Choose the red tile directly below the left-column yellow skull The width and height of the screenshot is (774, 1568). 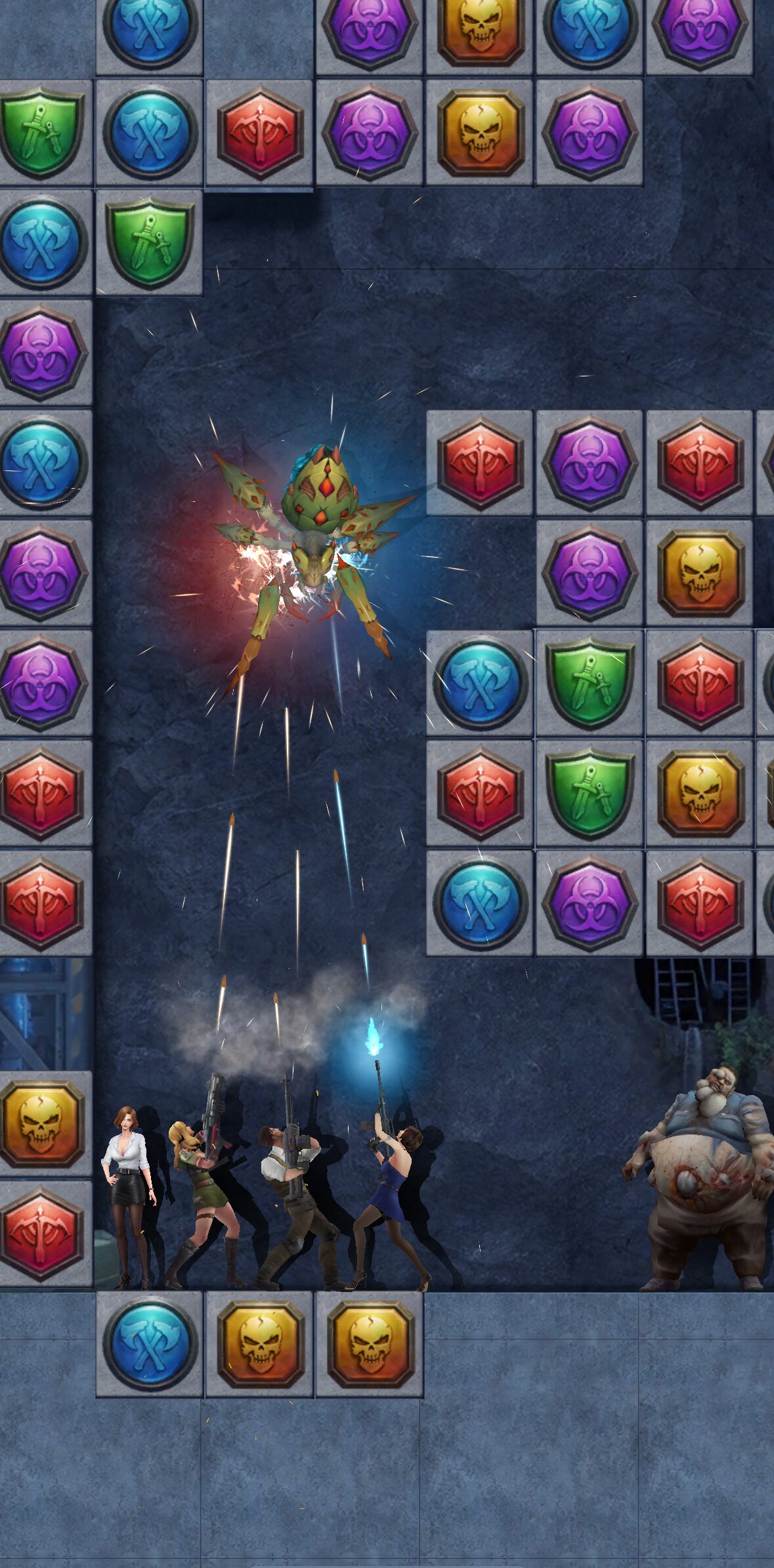click(41, 1233)
